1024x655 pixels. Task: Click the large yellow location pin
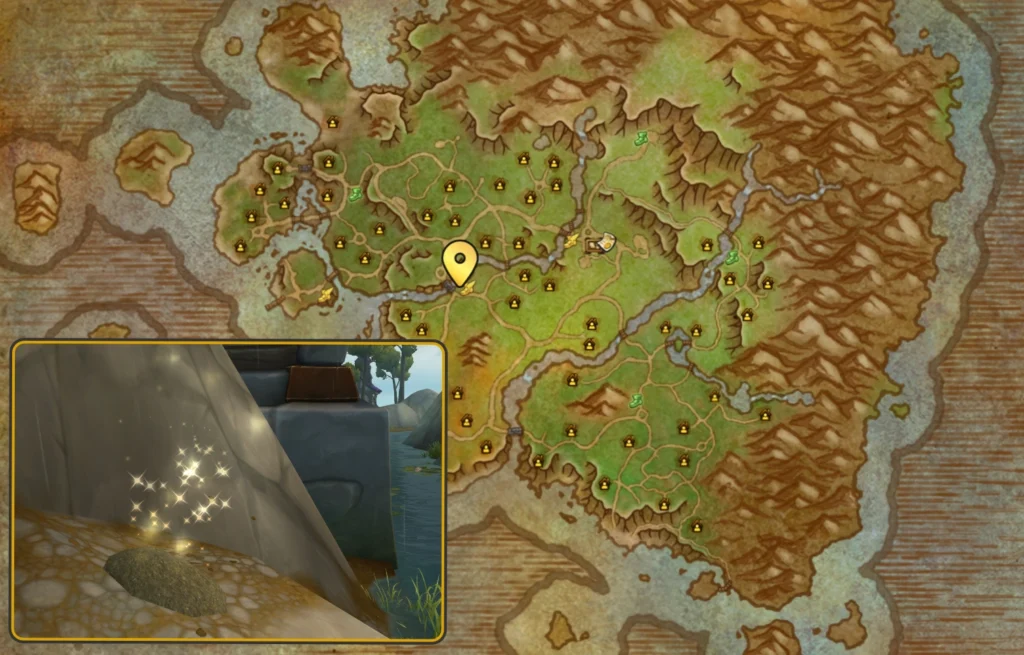pyautogui.click(x=459, y=263)
